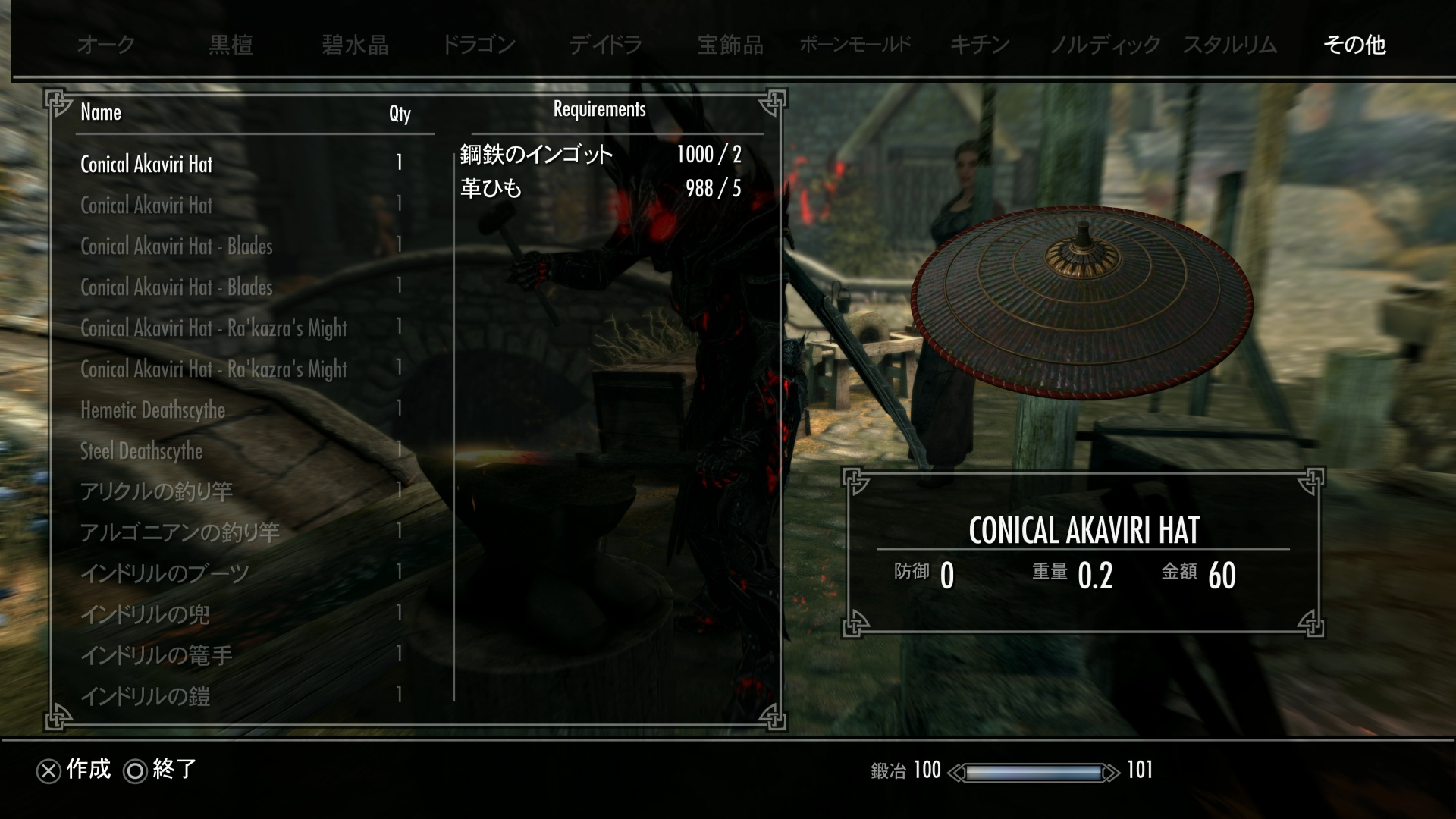The height and width of the screenshot is (819, 1456).
Task: Select Hemetic Deathscythe in the list
Action: click(x=153, y=410)
